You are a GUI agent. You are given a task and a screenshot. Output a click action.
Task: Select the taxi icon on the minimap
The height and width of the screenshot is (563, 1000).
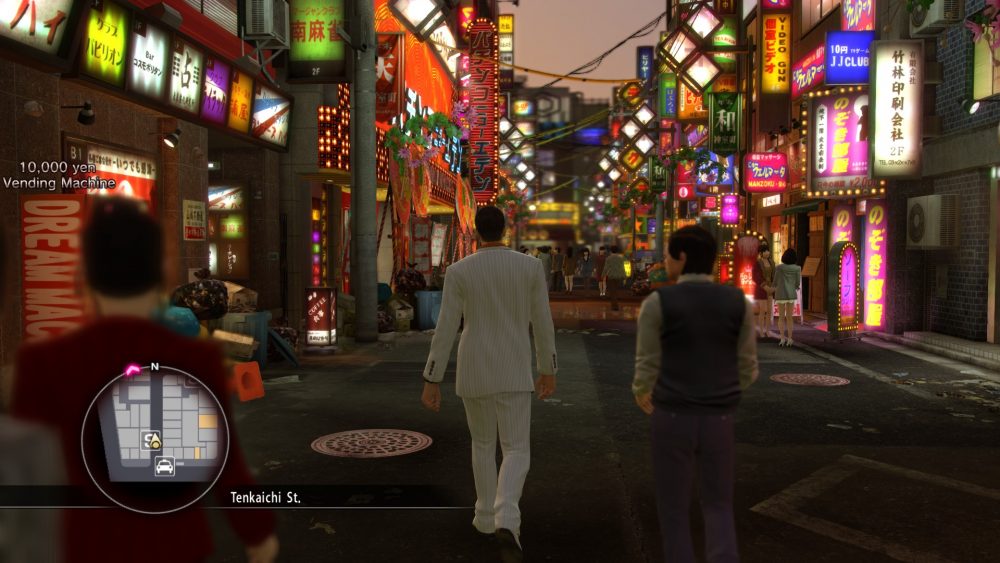(x=164, y=465)
